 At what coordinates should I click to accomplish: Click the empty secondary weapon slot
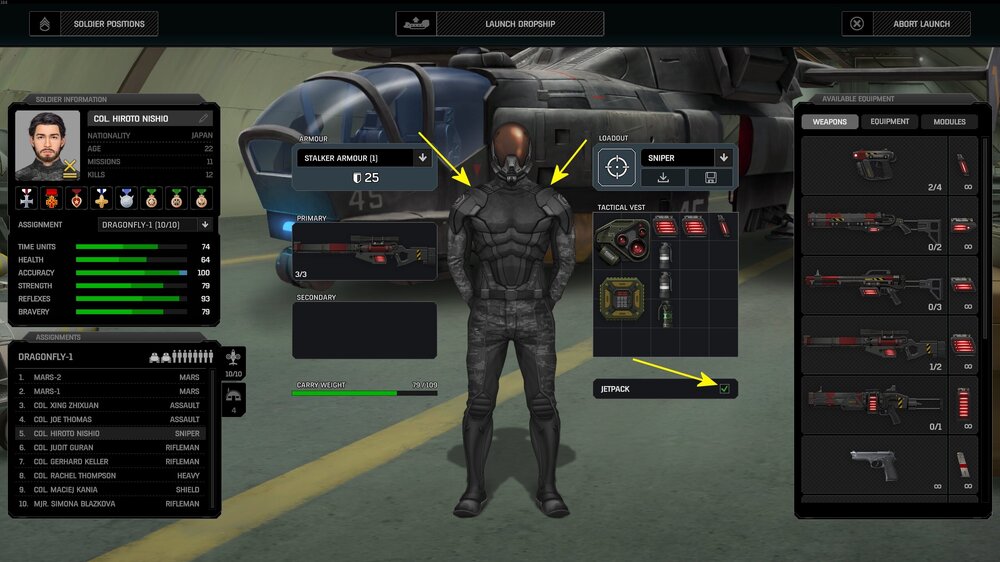point(364,330)
